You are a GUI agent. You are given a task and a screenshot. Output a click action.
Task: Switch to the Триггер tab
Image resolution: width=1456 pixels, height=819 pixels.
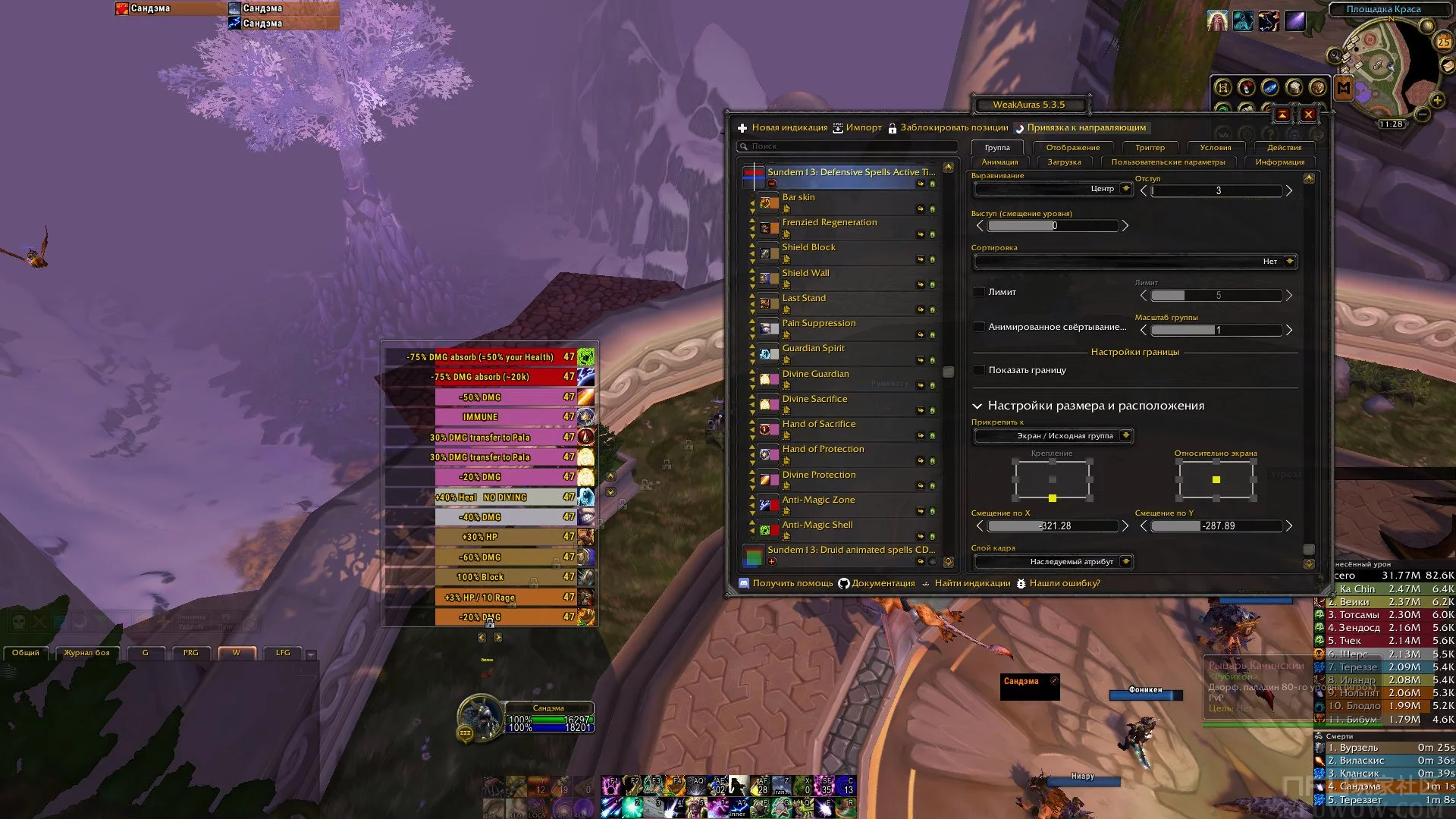tap(1150, 148)
